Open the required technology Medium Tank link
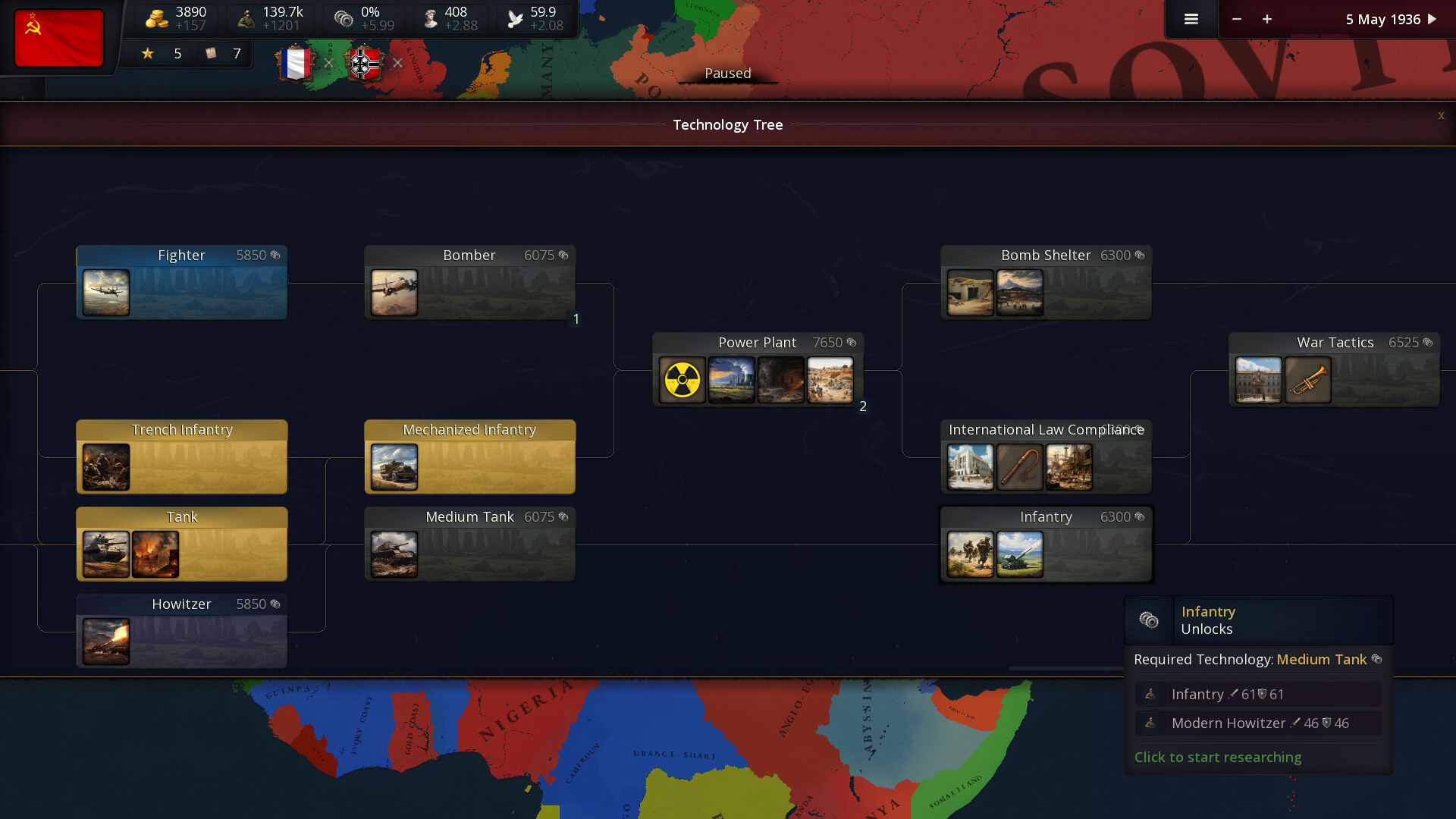The height and width of the screenshot is (819, 1456). pos(1321,660)
